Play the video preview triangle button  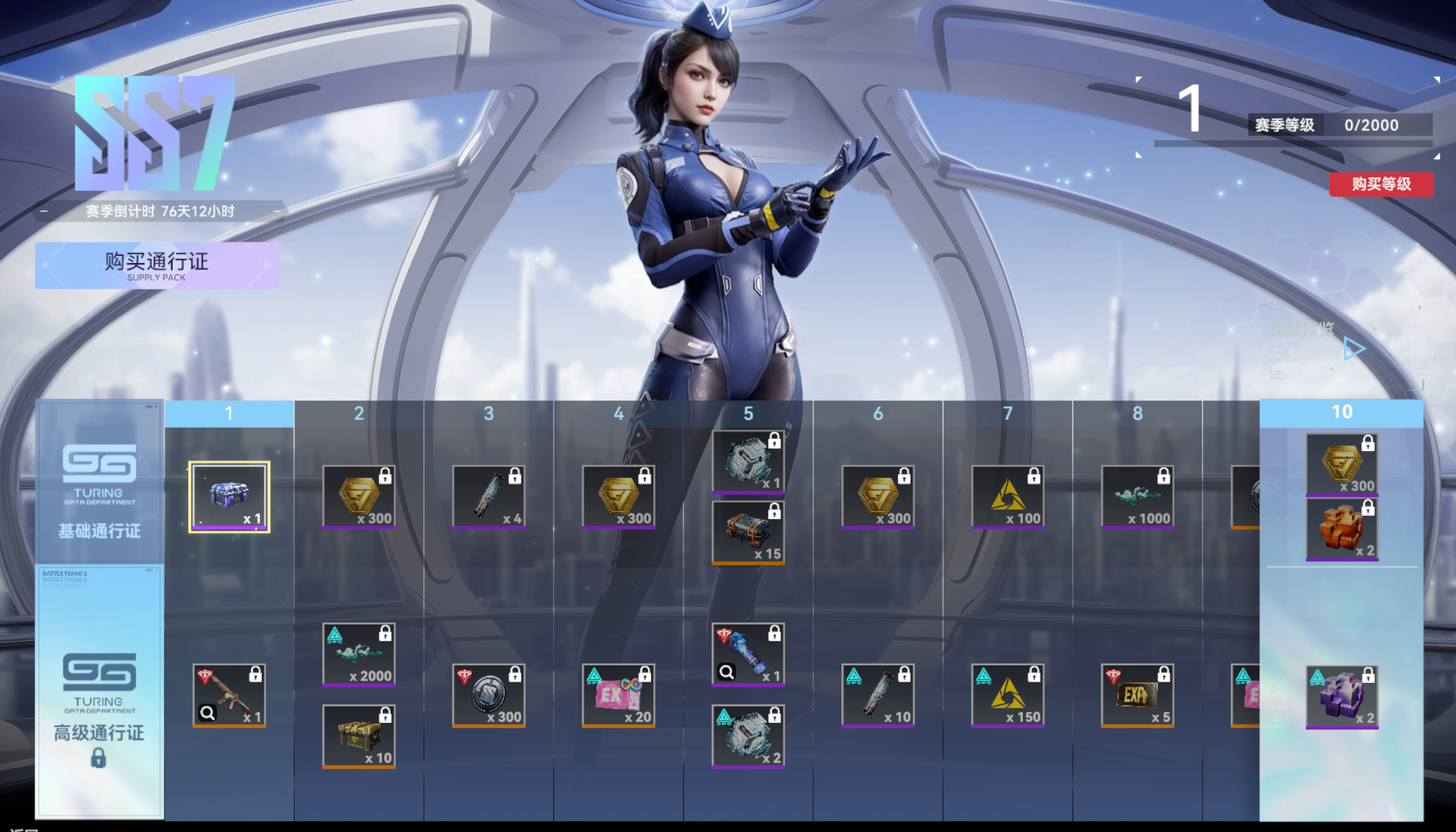(1353, 349)
